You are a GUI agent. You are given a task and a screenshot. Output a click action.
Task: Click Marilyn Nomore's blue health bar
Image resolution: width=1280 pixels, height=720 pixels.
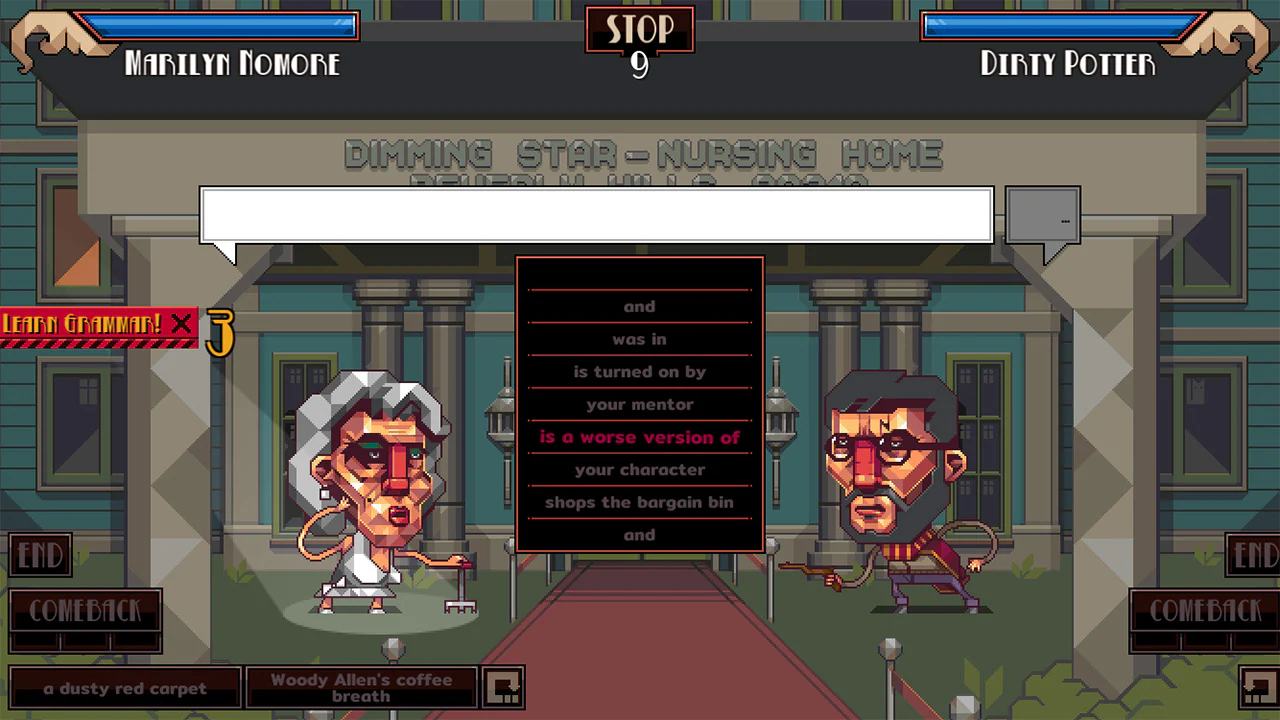[215, 27]
